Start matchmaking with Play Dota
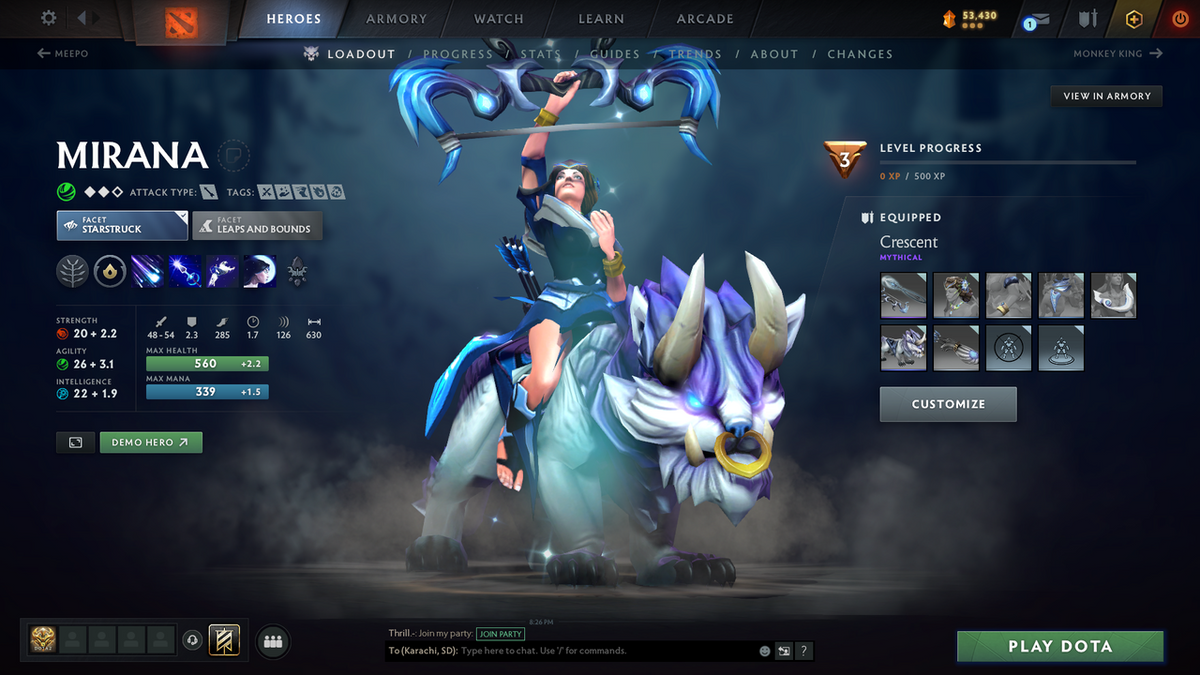The width and height of the screenshot is (1200, 675). click(x=1060, y=647)
